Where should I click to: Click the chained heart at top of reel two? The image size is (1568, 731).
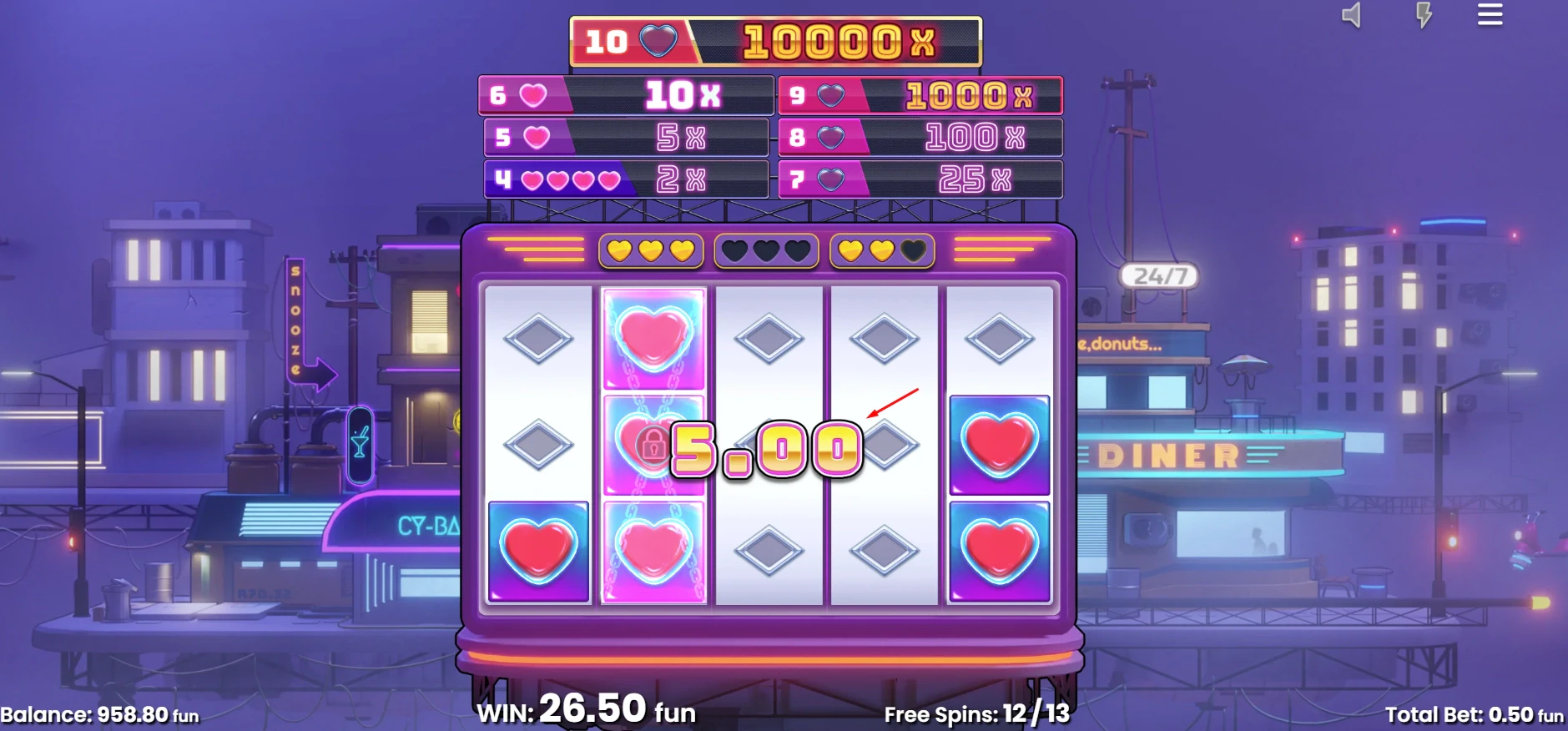coord(653,338)
